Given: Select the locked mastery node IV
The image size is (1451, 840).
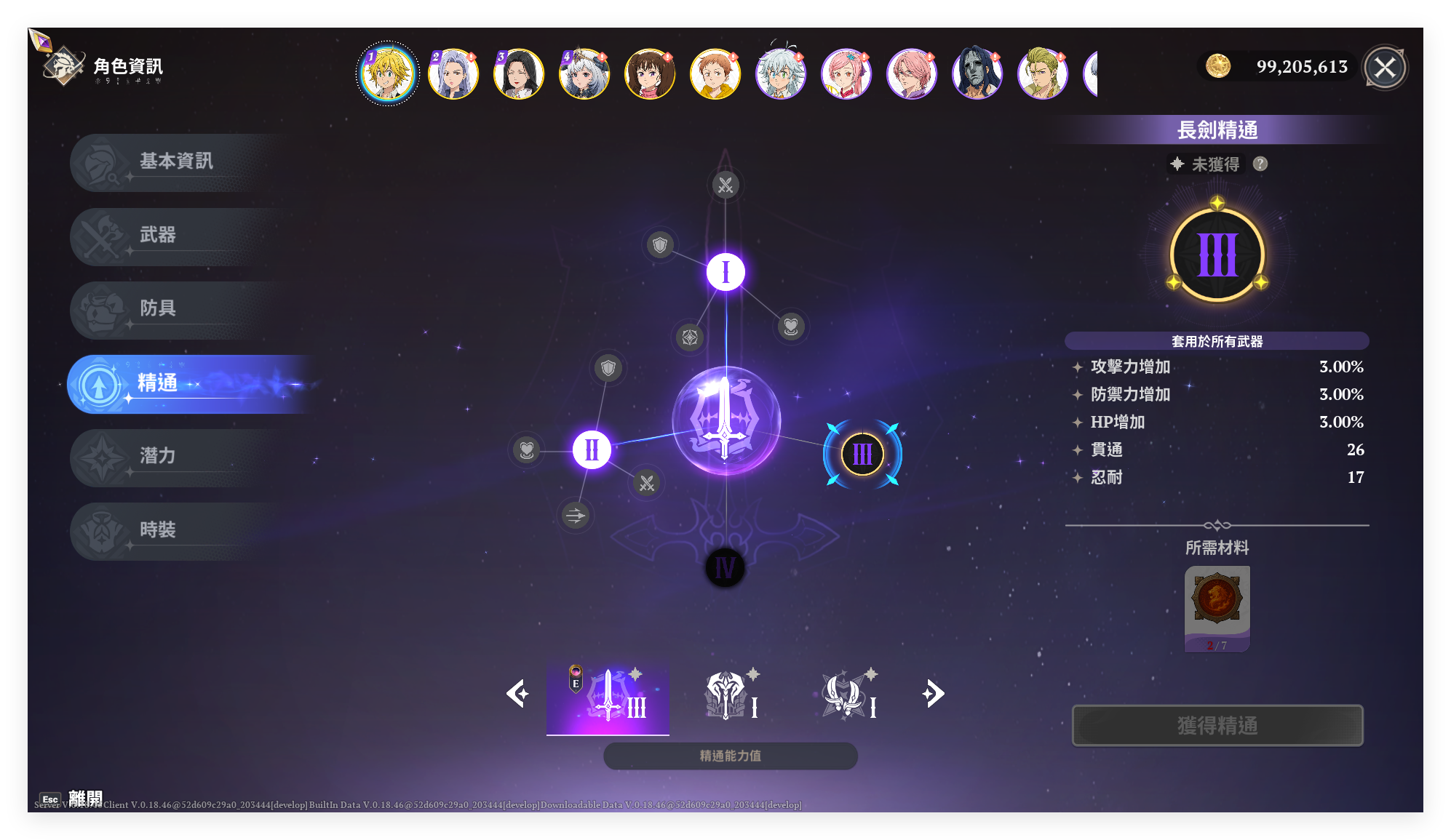Looking at the screenshot, I should [x=725, y=568].
